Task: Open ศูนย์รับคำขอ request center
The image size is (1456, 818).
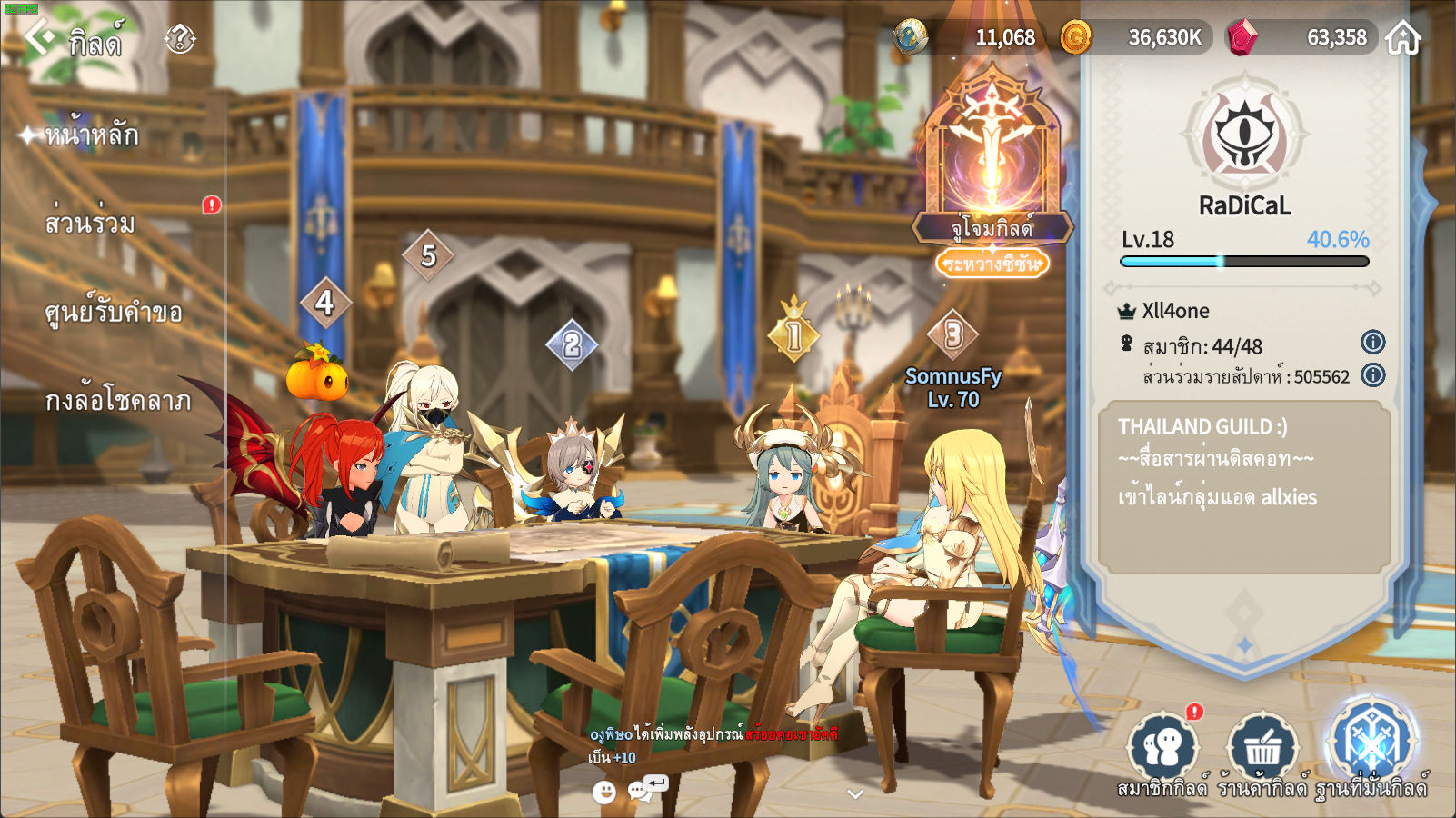Action: click(114, 312)
